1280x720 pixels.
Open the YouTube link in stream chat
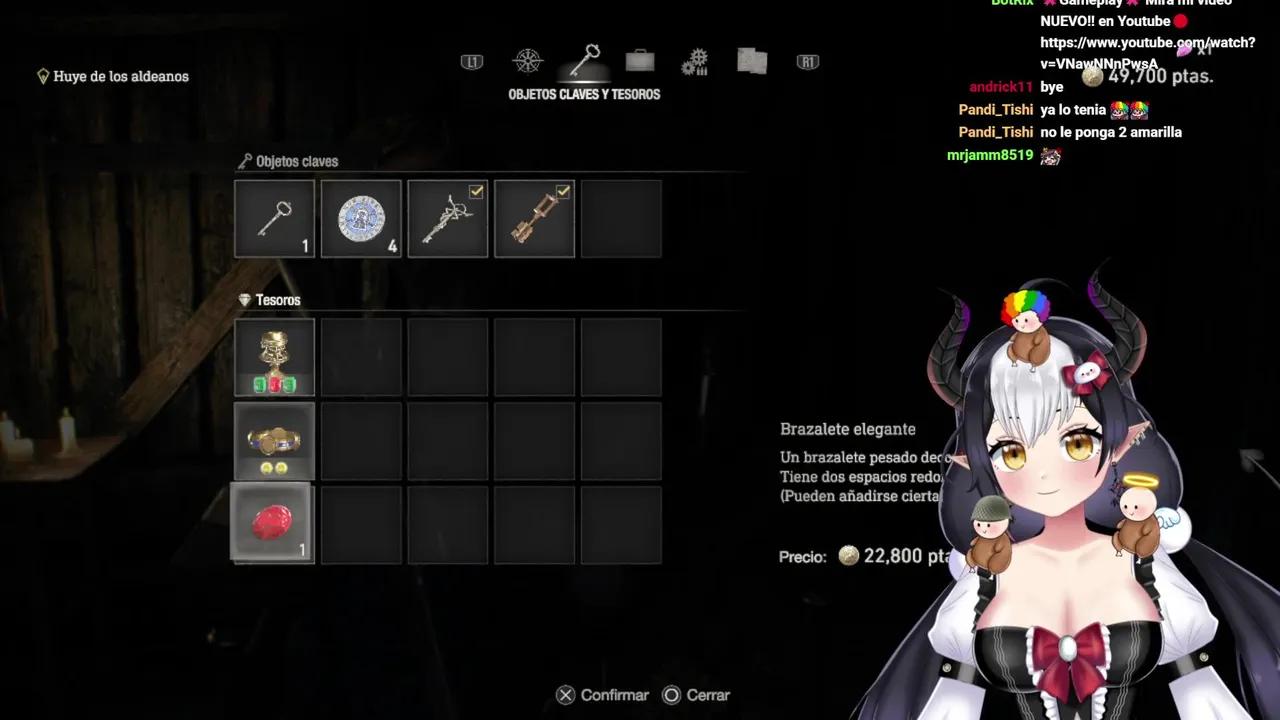coord(1147,53)
